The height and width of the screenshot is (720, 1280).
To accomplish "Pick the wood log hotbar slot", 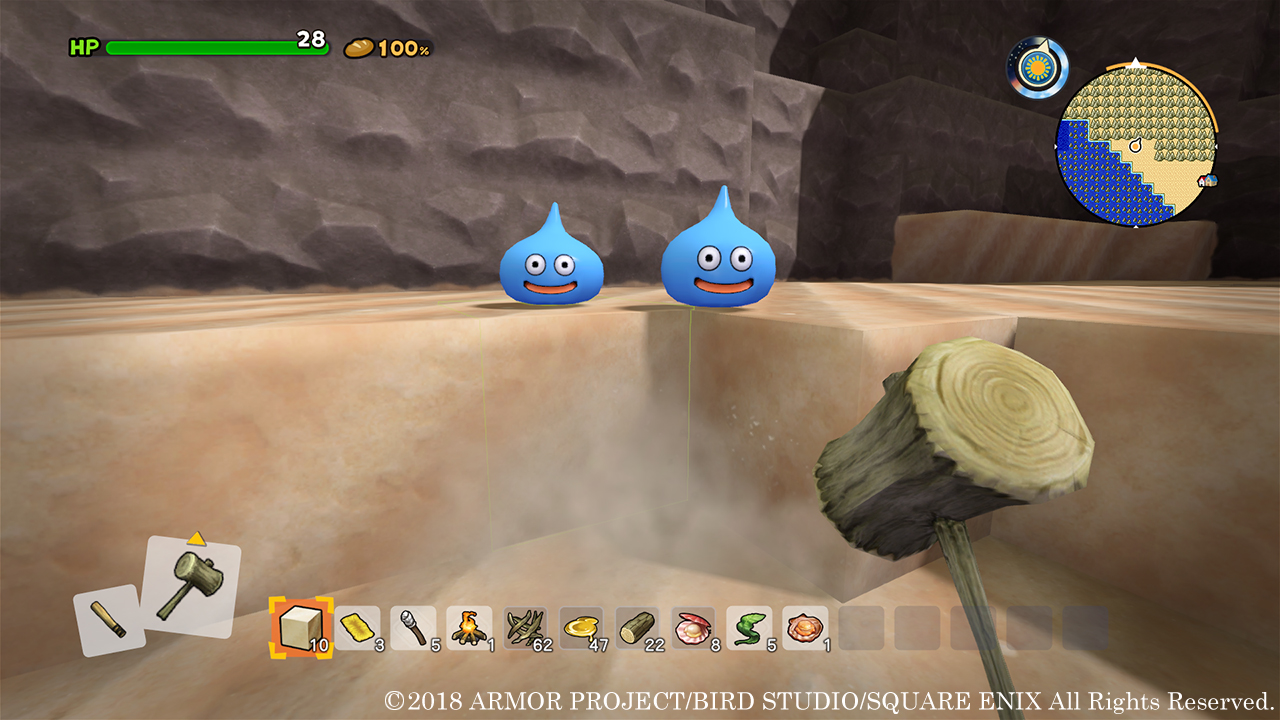I will pos(637,628).
